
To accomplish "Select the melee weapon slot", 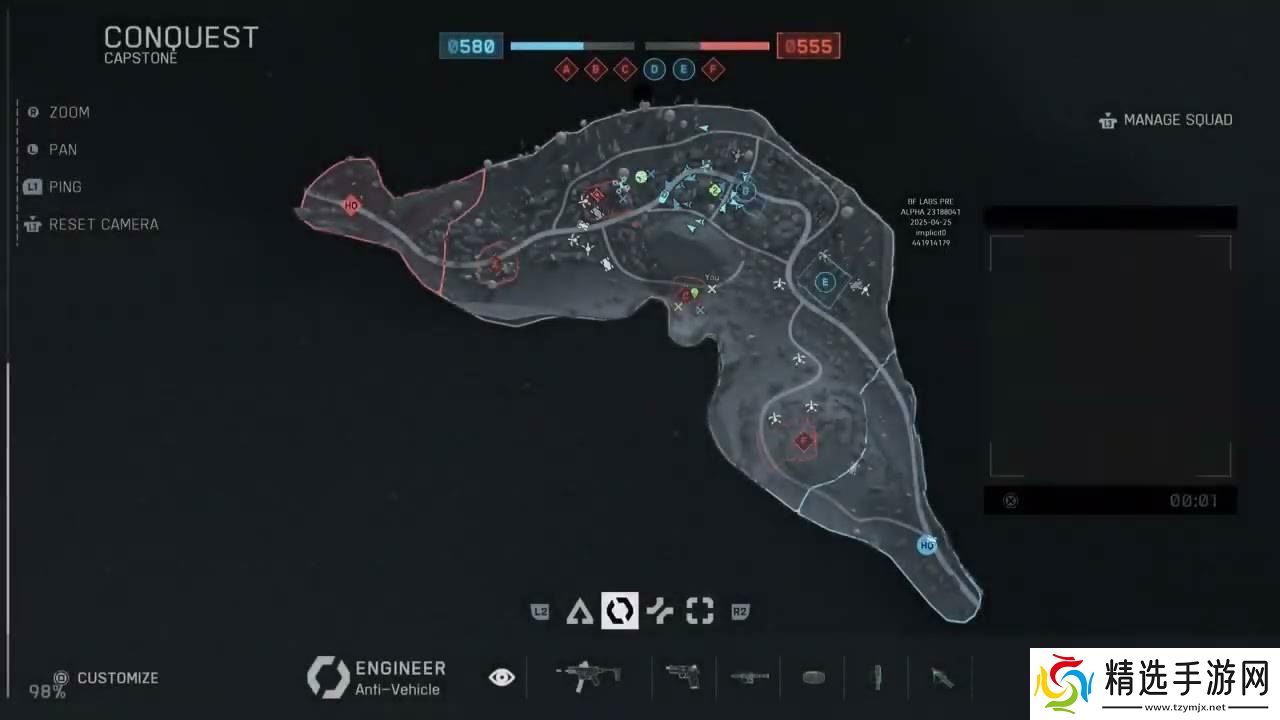I will [941, 678].
